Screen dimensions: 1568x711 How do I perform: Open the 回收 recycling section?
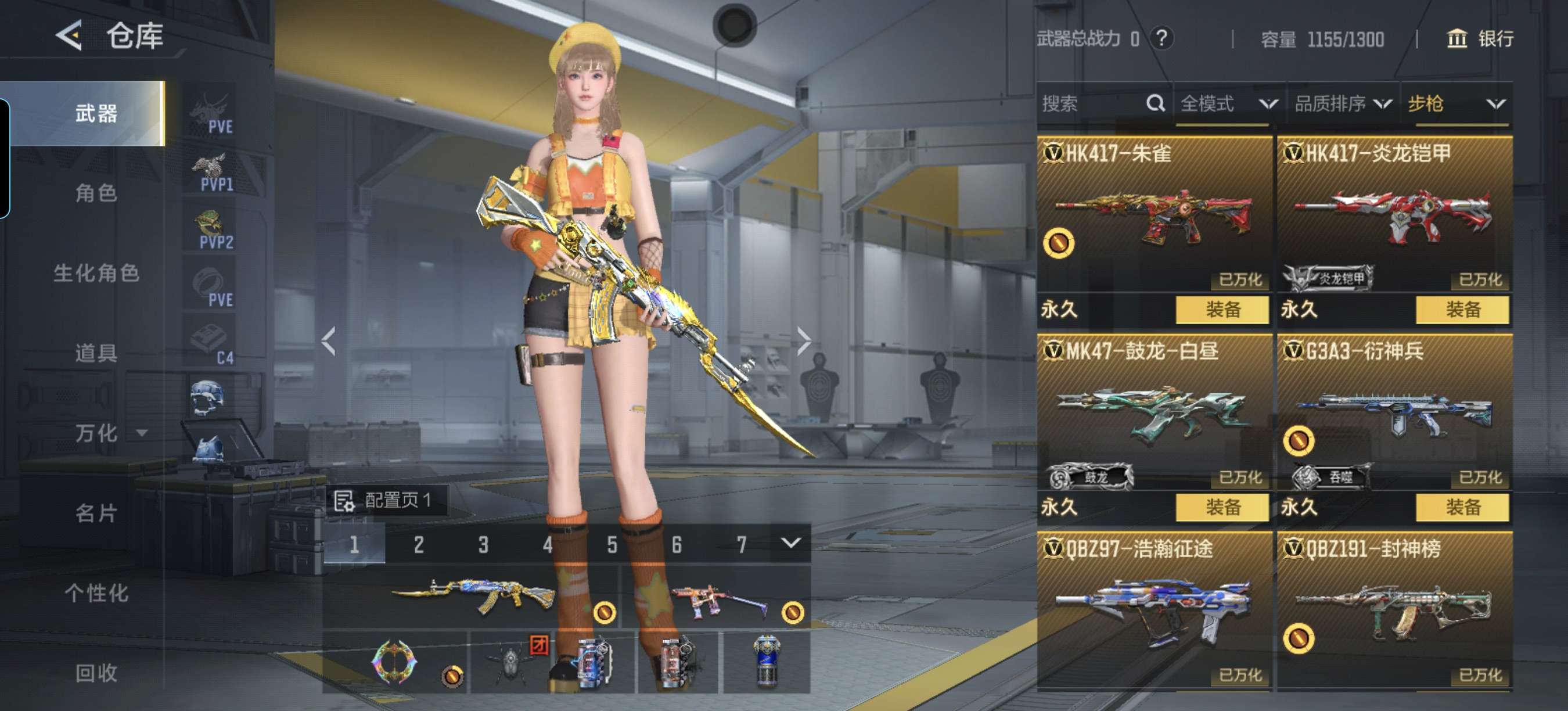coord(96,673)
